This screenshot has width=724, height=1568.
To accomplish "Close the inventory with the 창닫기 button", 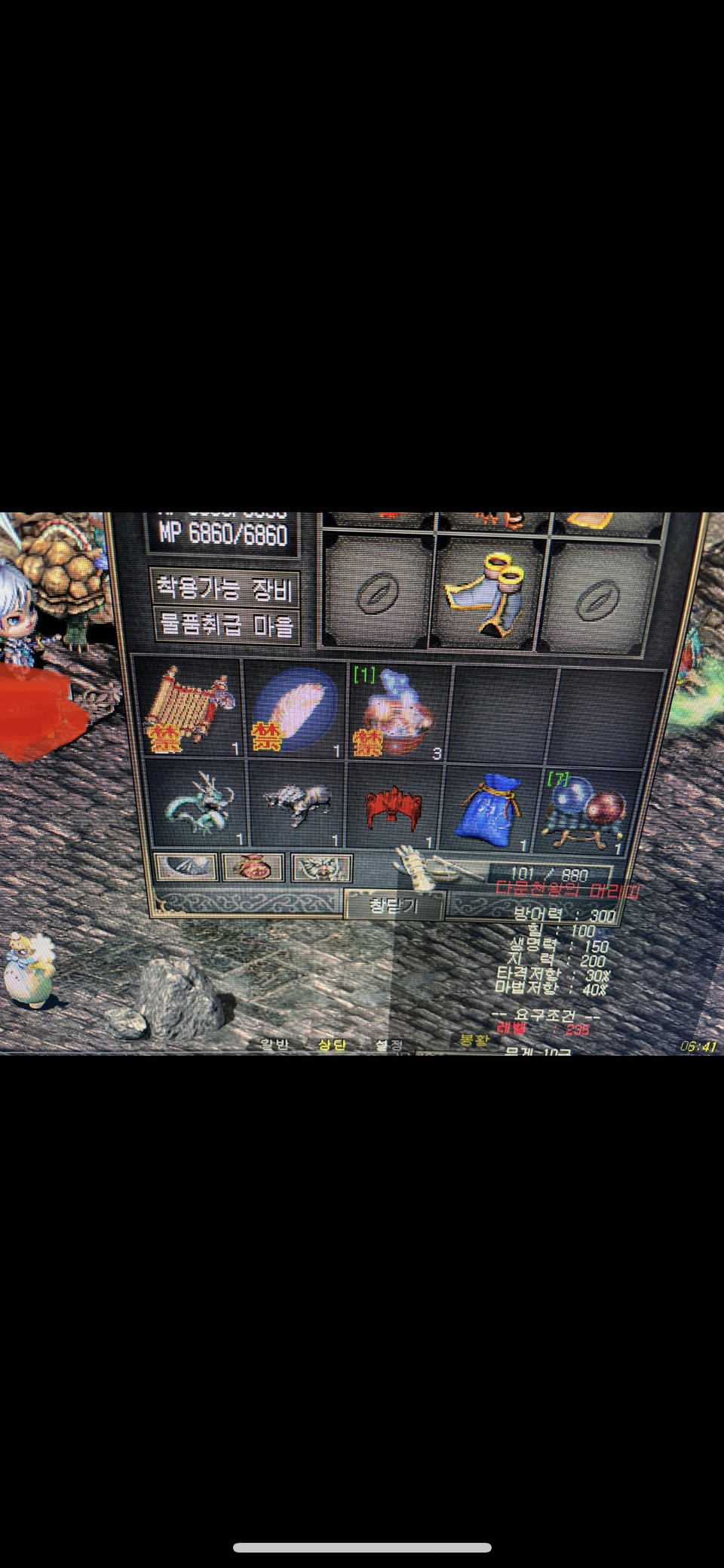I will (394, 904).
